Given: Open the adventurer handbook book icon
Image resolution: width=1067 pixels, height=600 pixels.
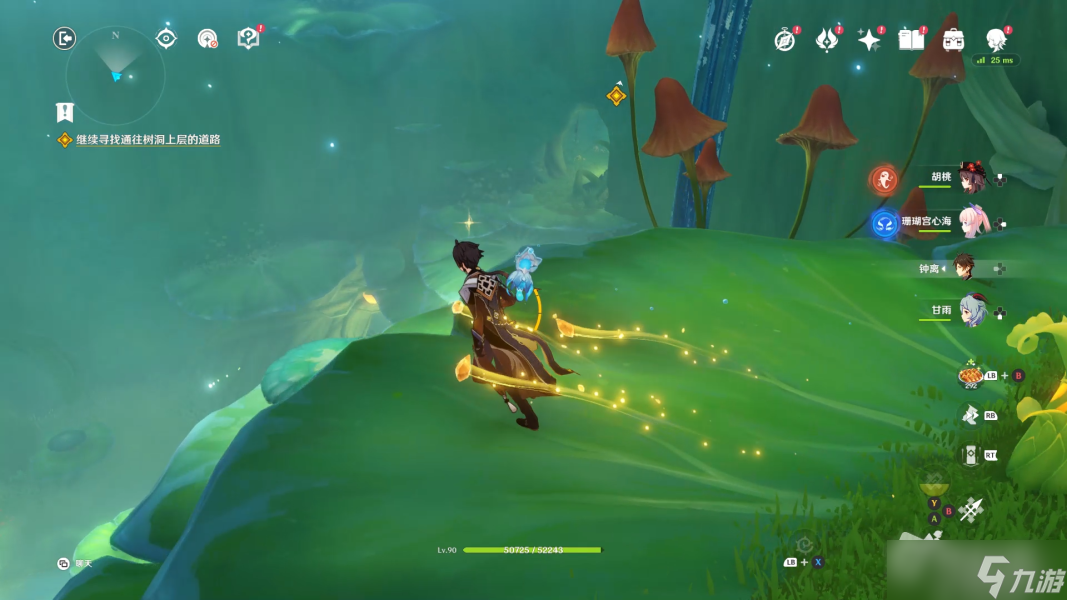Looking at the screenshot, I should (x=911, y=40).
